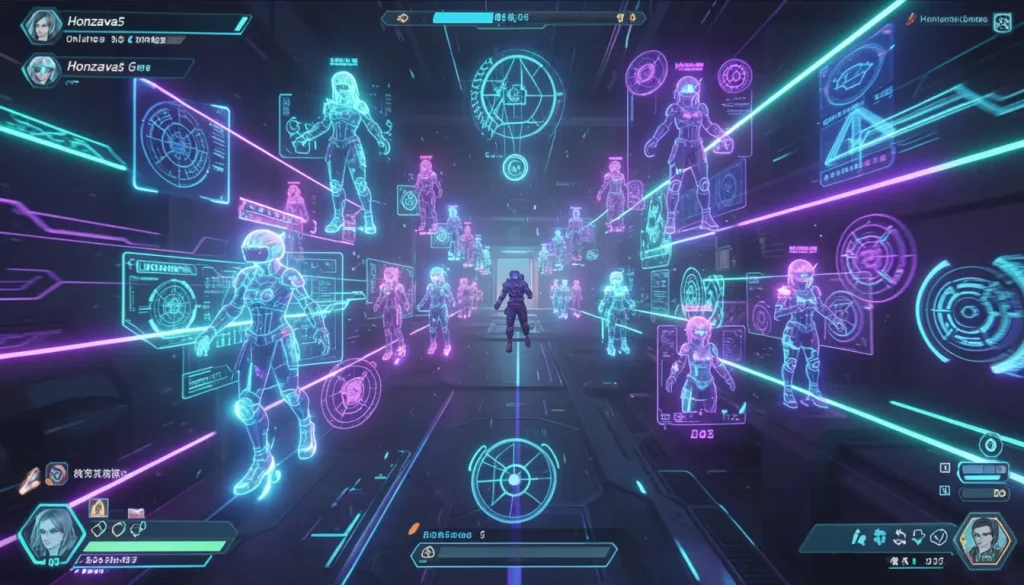Activate the circular arrows icon in the bottom-right bar
The width and height of the screenshot is (1024, 585).
897,537
